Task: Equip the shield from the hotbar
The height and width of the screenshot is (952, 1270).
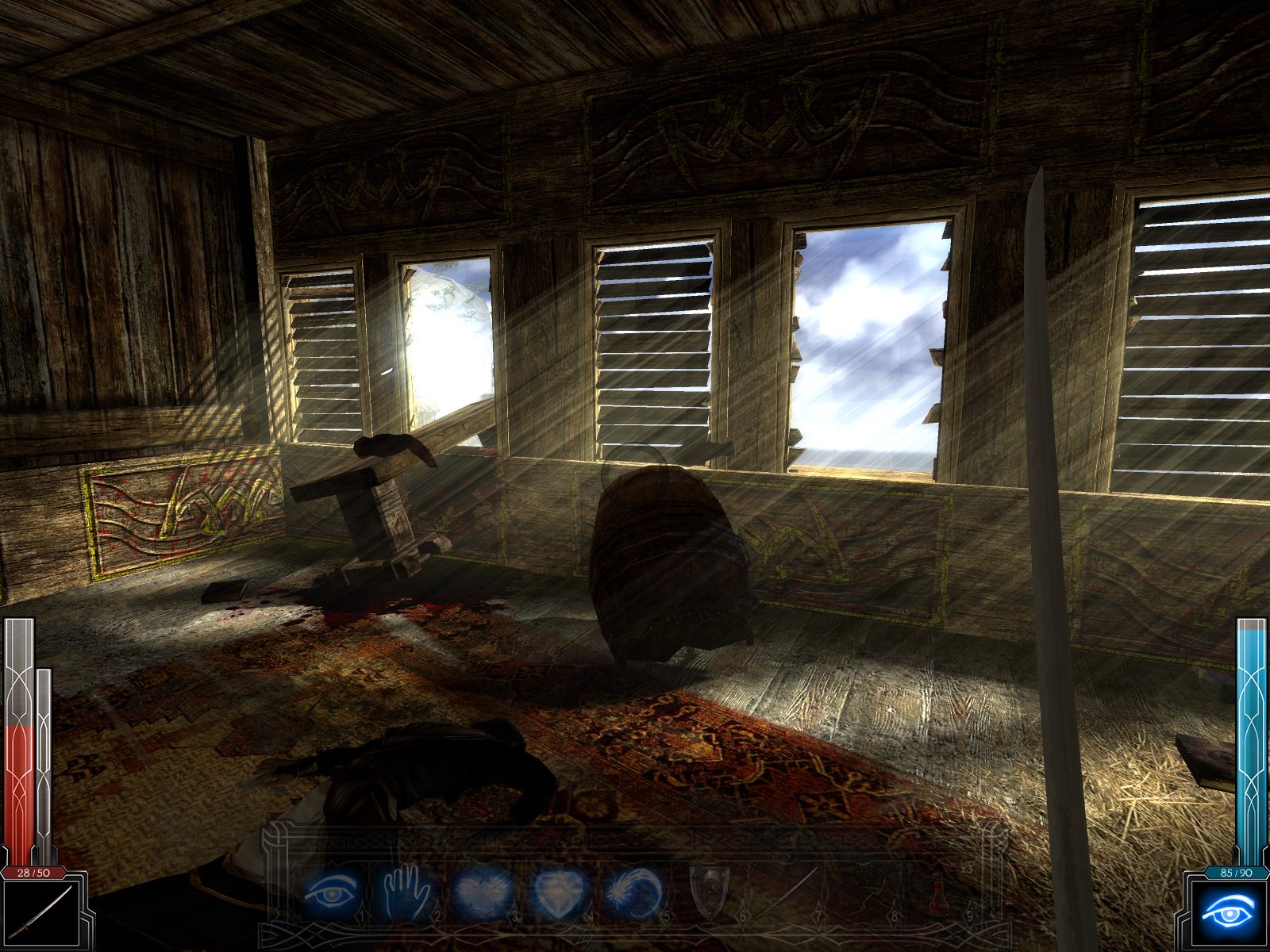Action: 710,892
